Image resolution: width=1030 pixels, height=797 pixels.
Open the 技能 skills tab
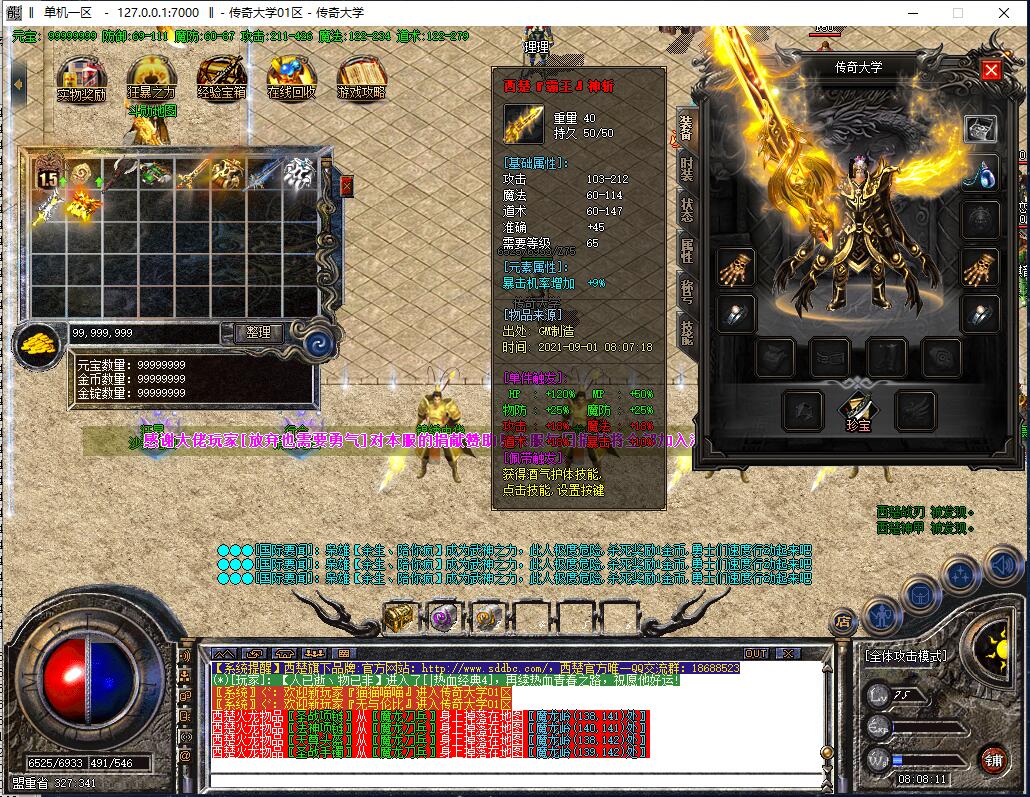point(687,331)
